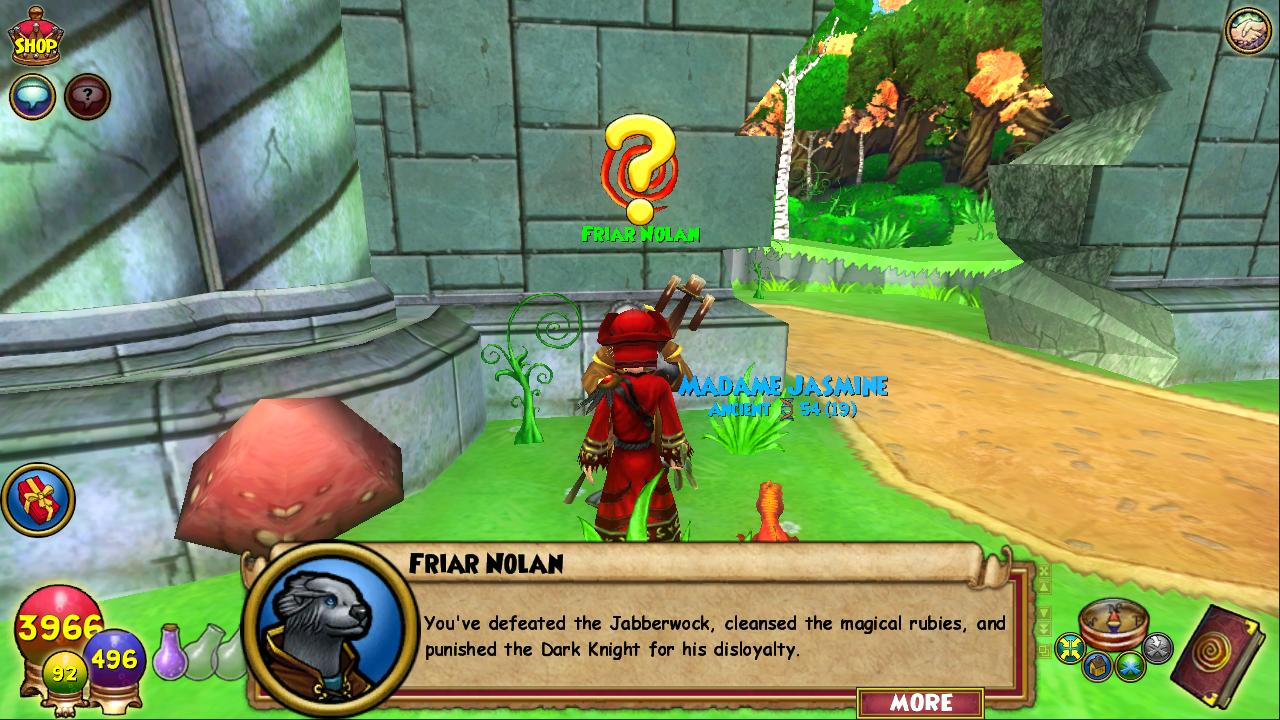Image resolution: width=1280 pixels, height=720 pixels.
Task: Click the grey disabled arrows button
Action: (x=1157, y=648)
